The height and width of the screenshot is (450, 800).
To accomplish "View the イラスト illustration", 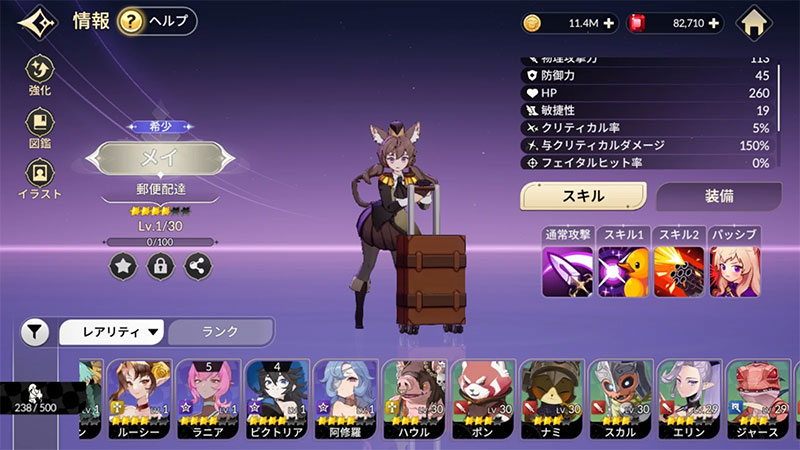I will click(40, 180).
